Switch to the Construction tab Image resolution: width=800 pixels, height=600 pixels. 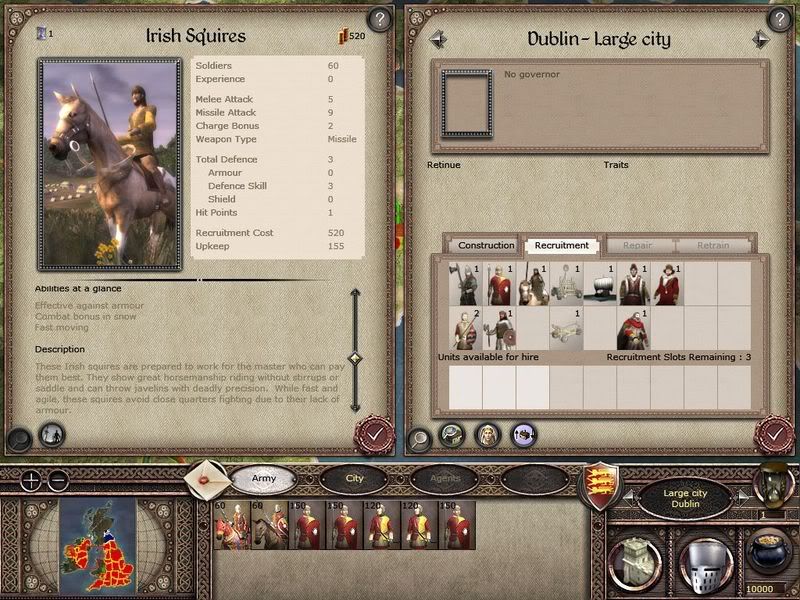click(486, 245)
